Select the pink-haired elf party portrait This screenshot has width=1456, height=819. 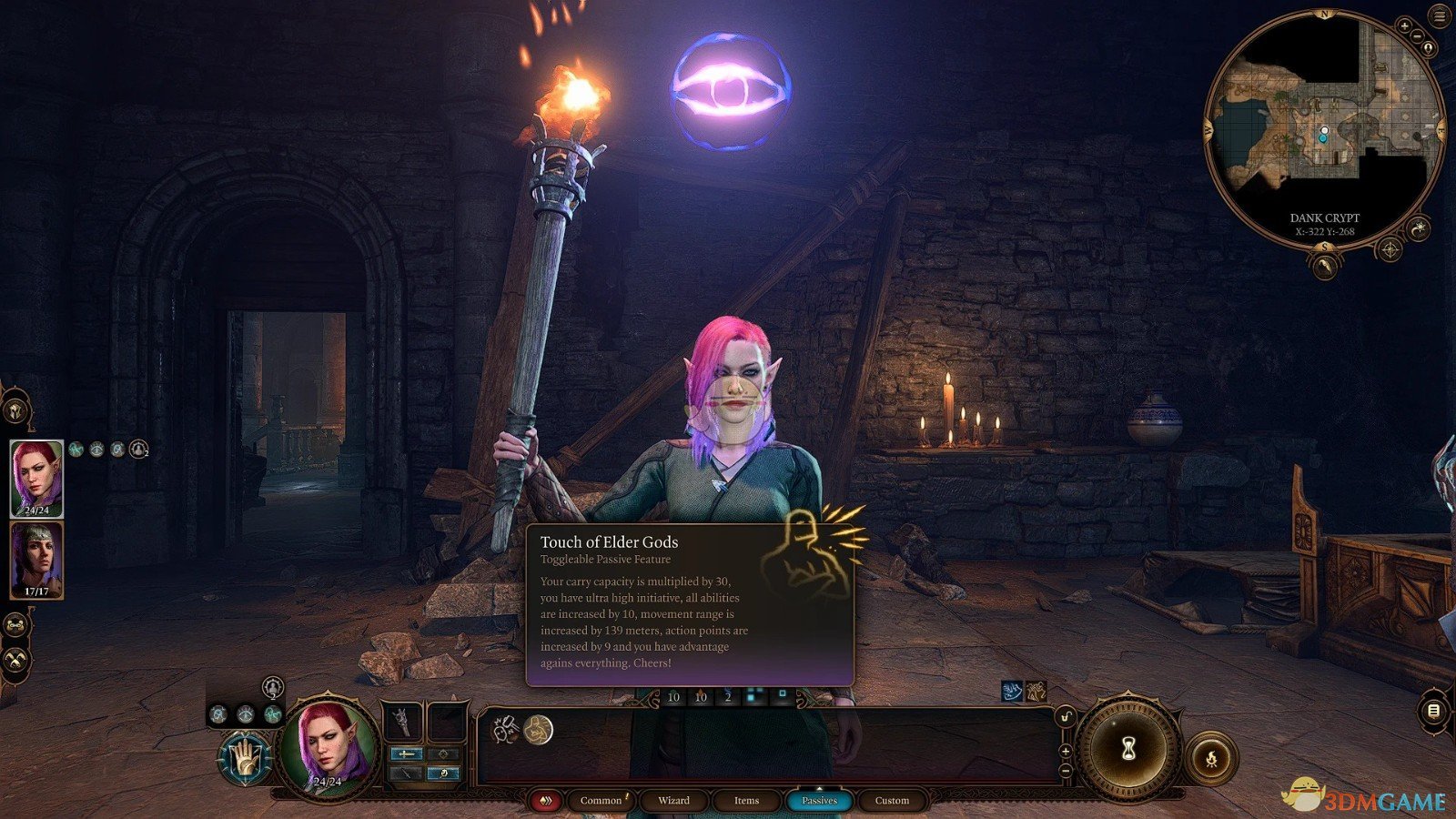36,479
